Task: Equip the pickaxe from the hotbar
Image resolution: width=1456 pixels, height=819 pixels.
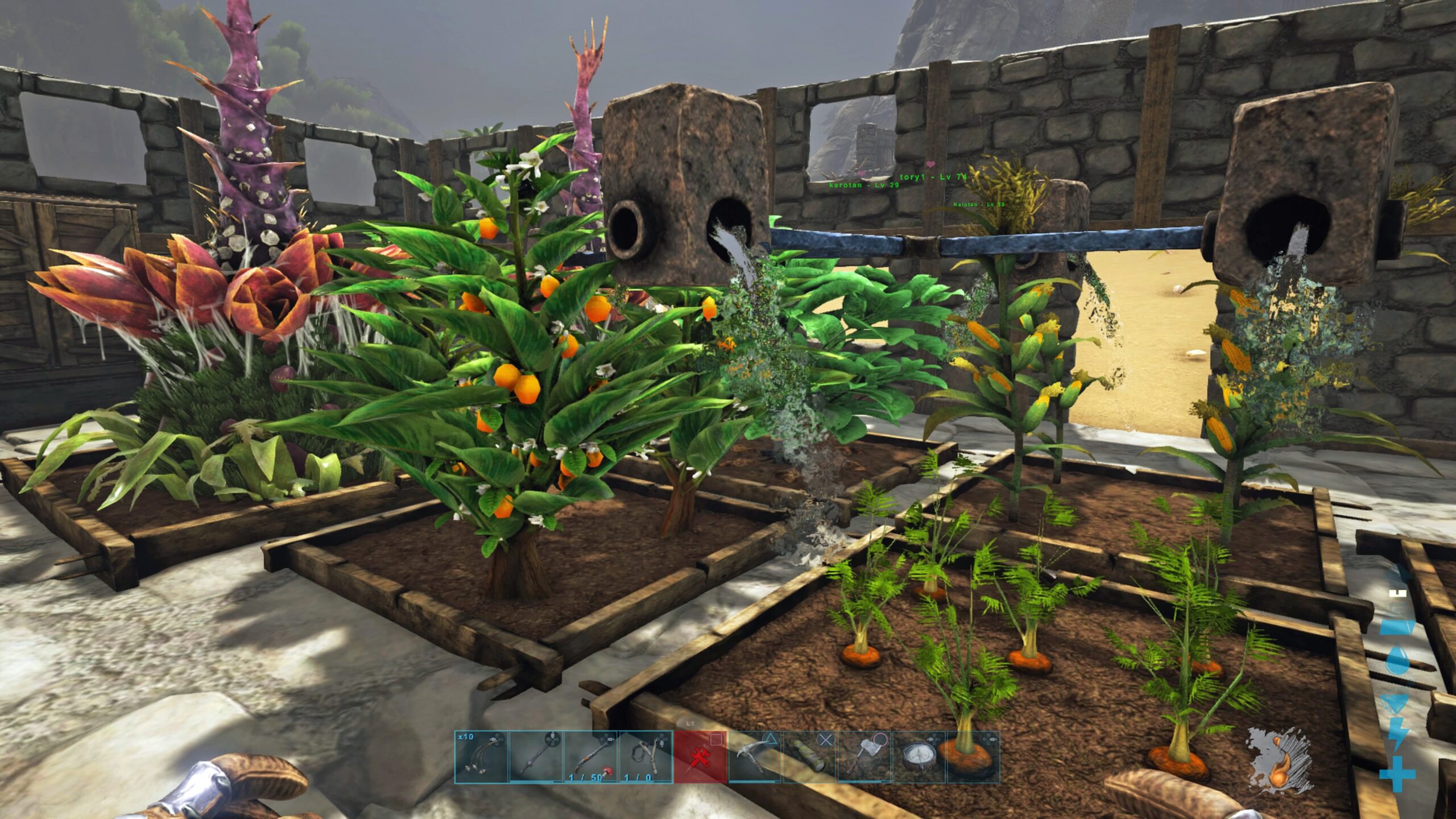Action: click(x=754, y=757)
